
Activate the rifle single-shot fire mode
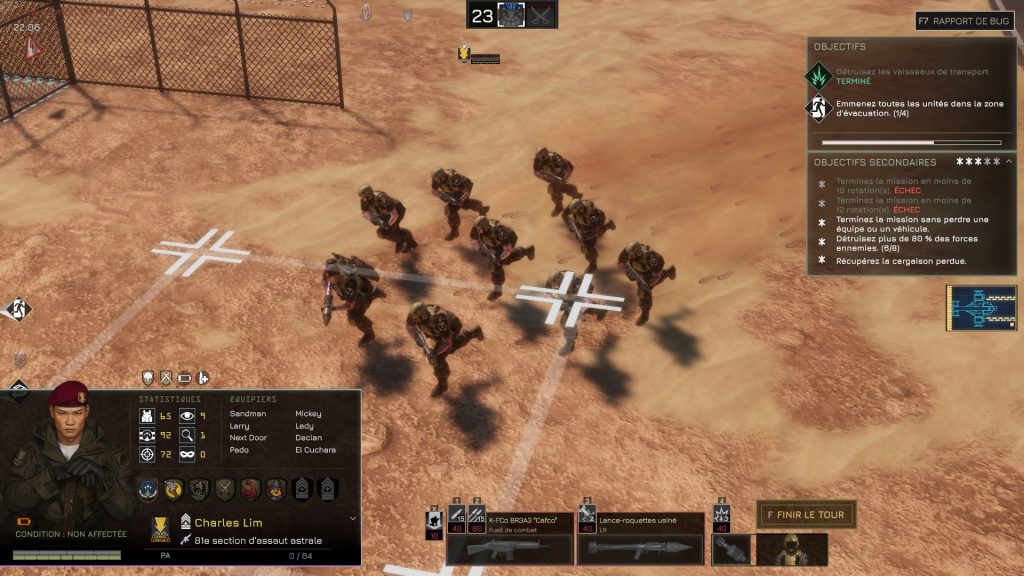click(x=457, y=521)
